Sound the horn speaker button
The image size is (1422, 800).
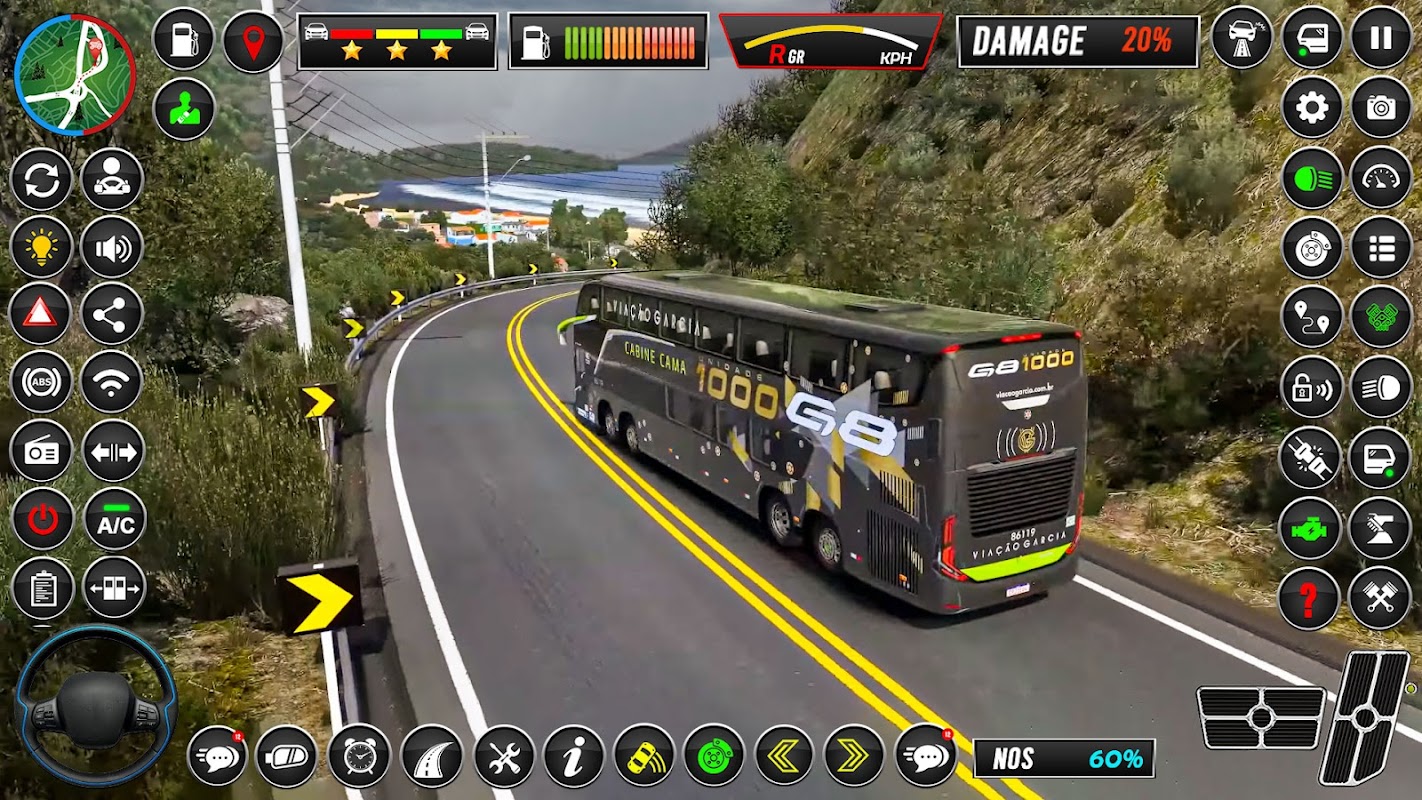112,246
